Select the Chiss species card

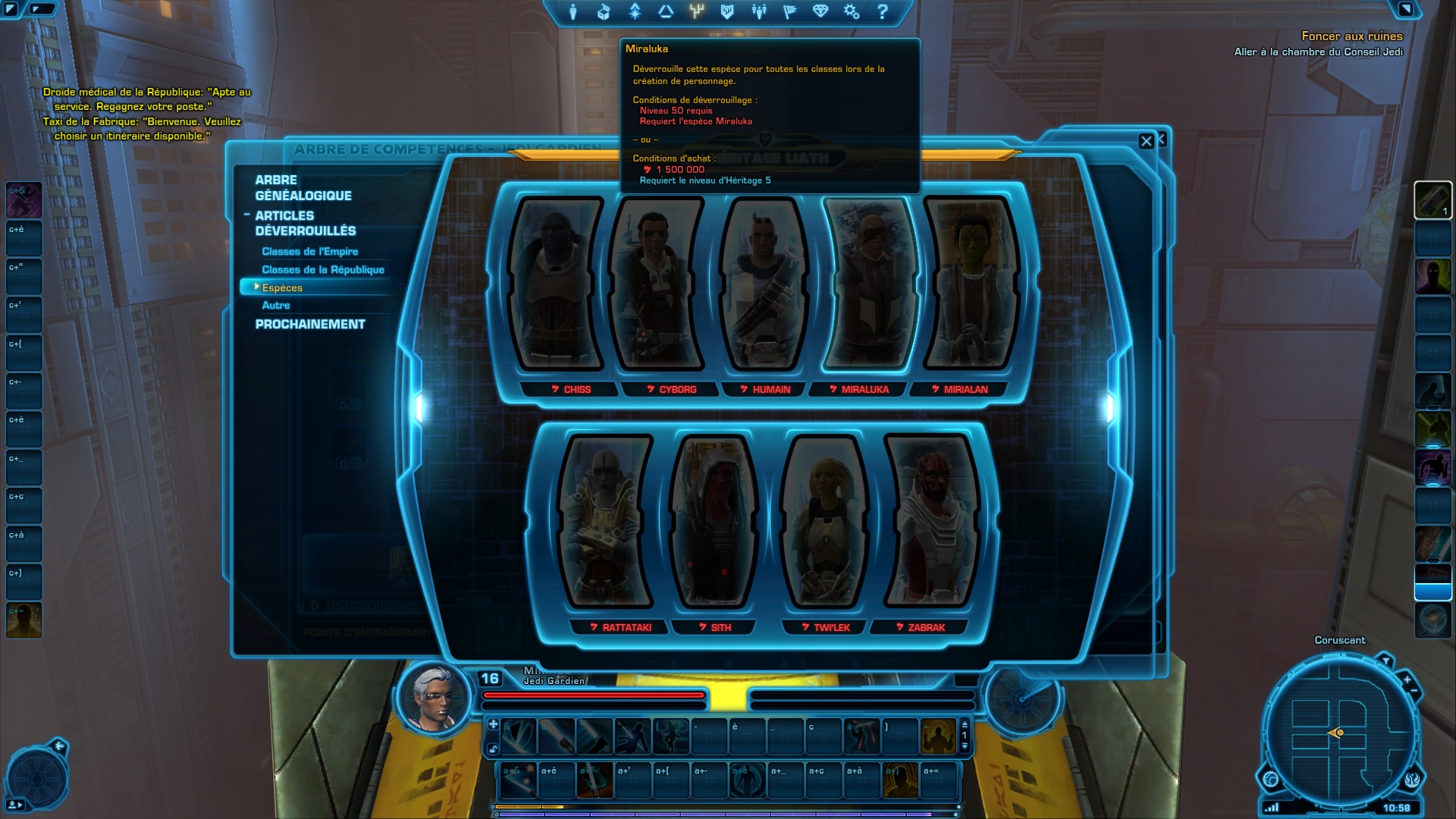coord(558,284)
